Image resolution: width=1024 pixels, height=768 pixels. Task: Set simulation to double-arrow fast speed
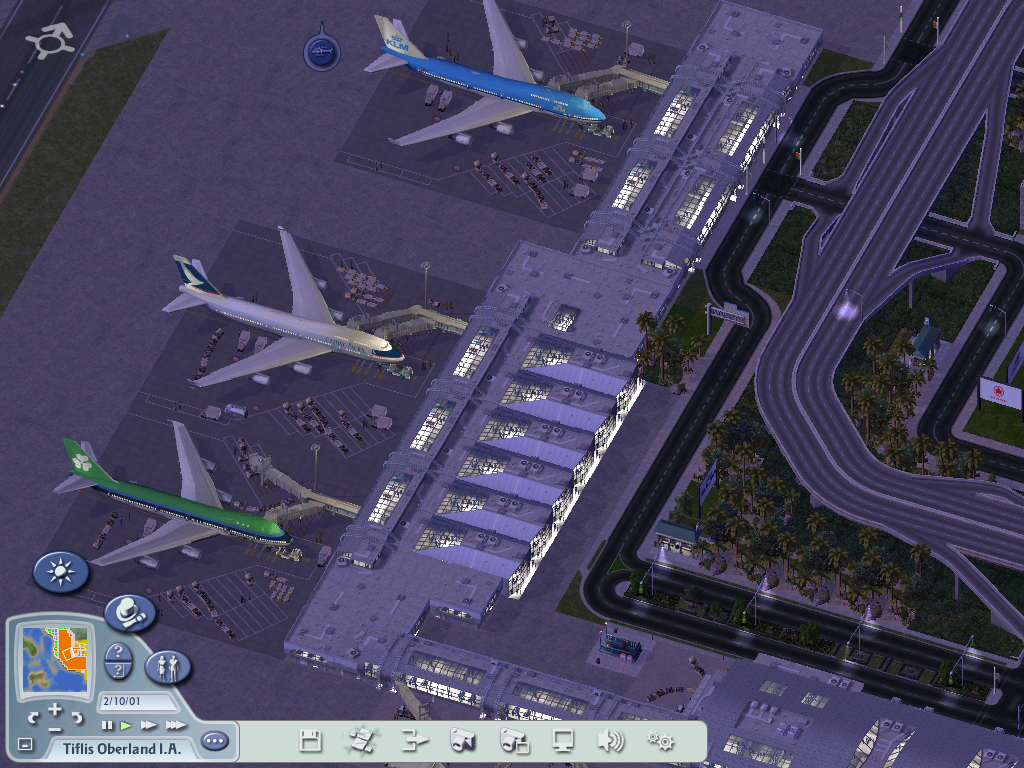coord(149,725)
